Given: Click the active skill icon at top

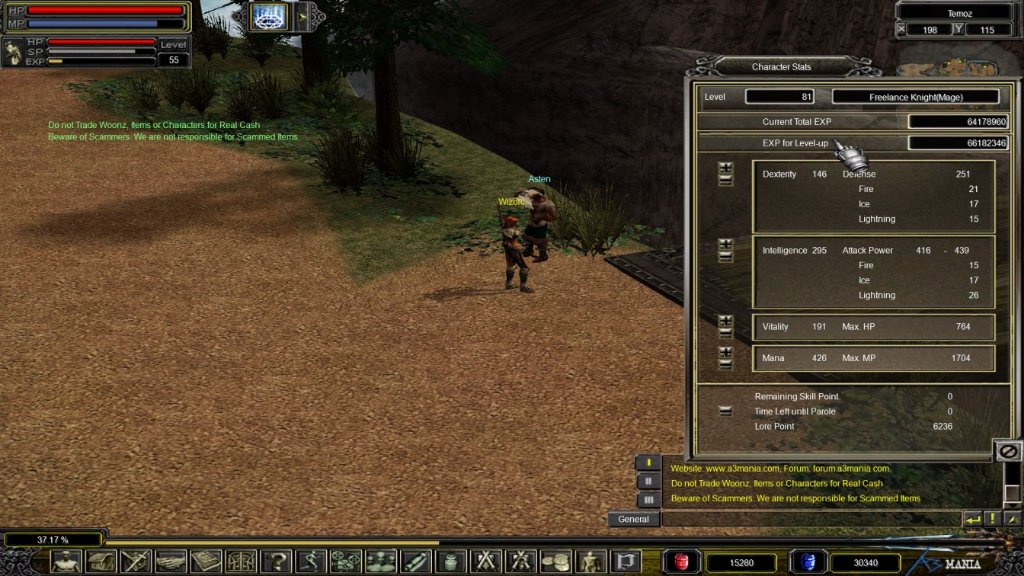Looking at the screenshot, I should click(x=268, y=16).
